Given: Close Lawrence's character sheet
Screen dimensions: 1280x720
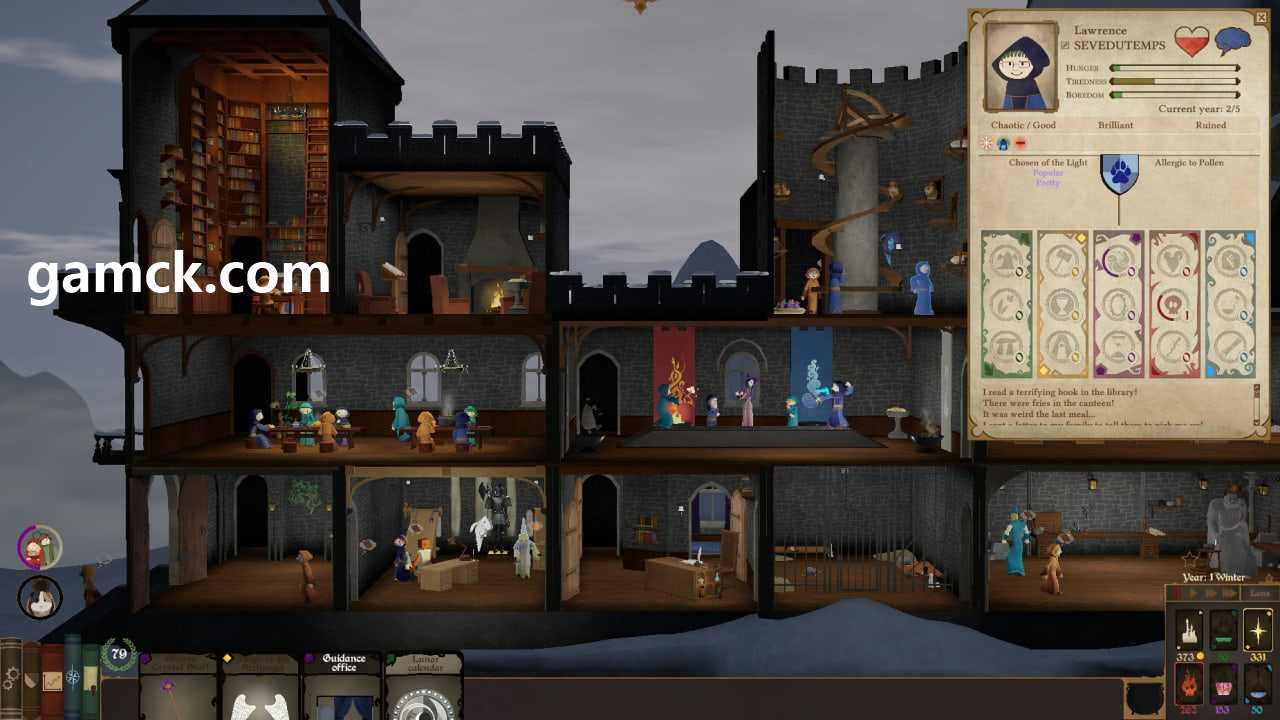Looking at the screenshot, I should [1260, 19].
